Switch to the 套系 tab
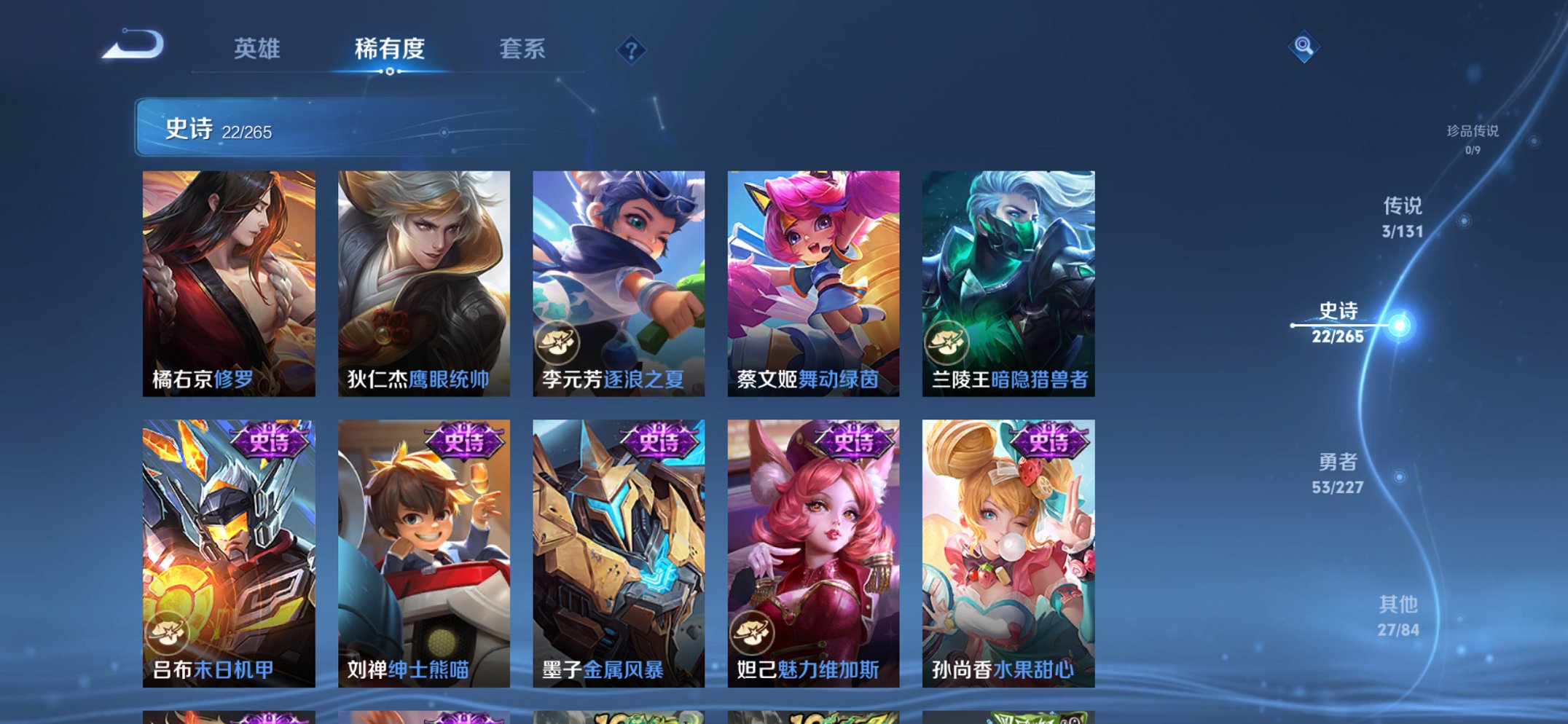Screen dimensions: 1568x724 pyautogui.click(x=522, y=50)
